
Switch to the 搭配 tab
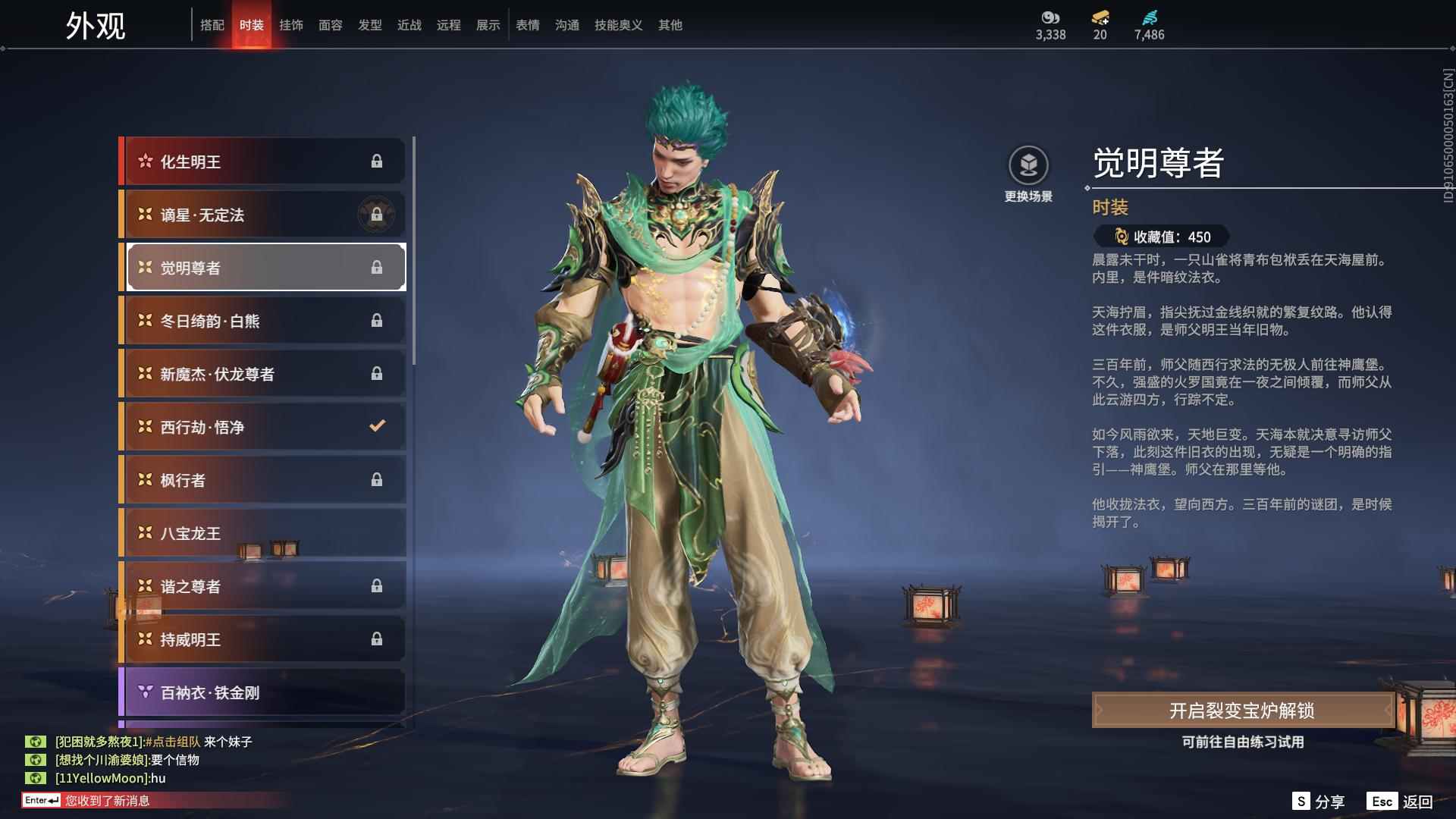pos(212,25)
